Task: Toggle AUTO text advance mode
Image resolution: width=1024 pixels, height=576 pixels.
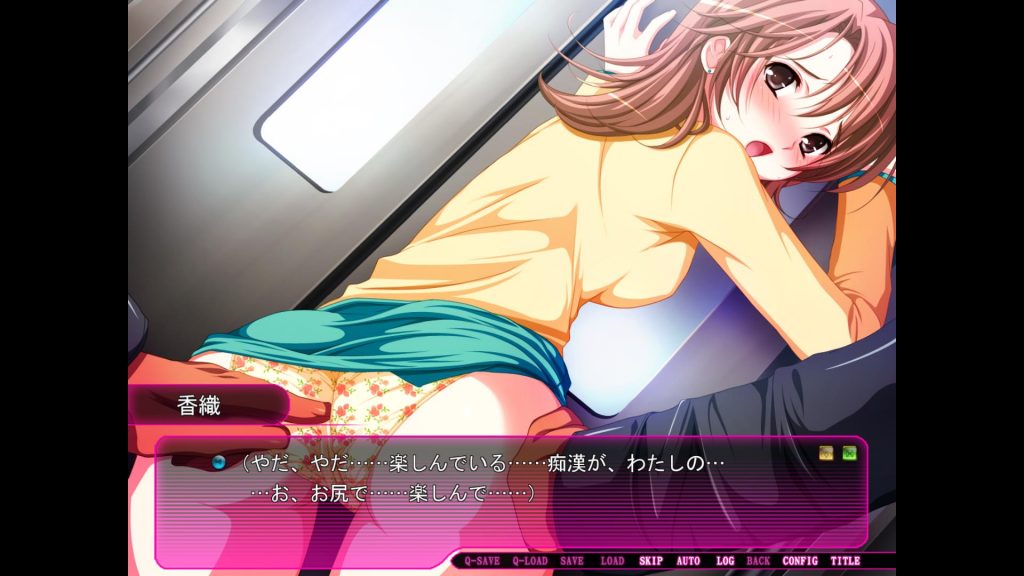Action: click(688, 561)
